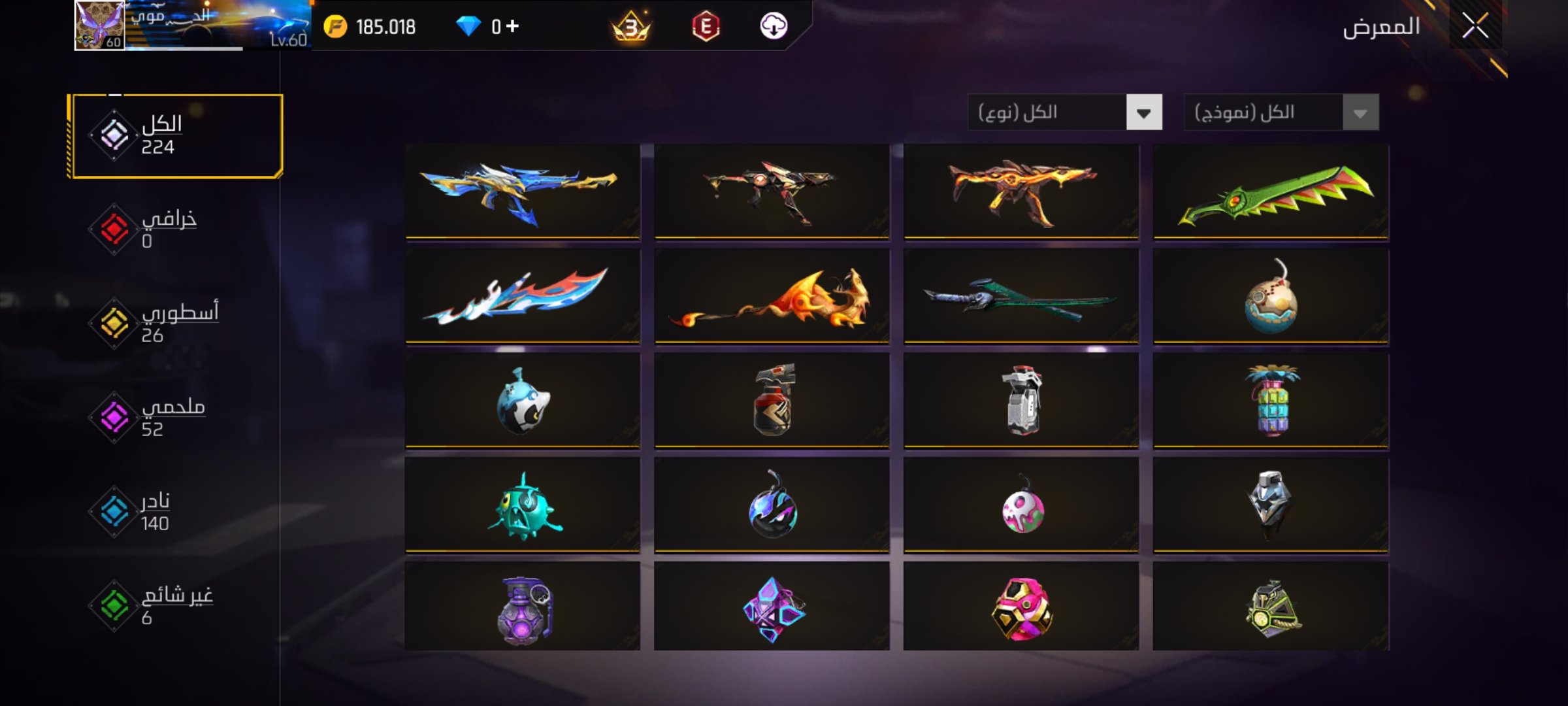Open the gold crown rank icon
The image size is (1568, 706).
630,27
